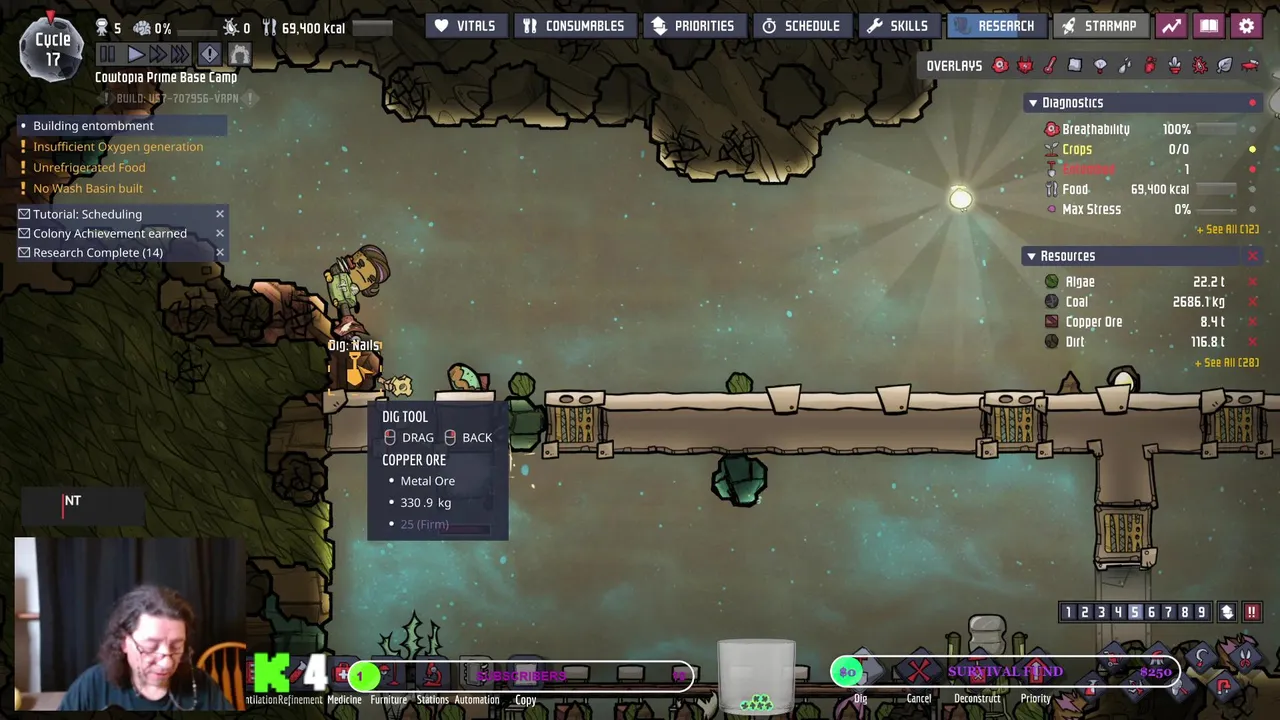
Task: Open the Research tree
Action: pos(994,26)
